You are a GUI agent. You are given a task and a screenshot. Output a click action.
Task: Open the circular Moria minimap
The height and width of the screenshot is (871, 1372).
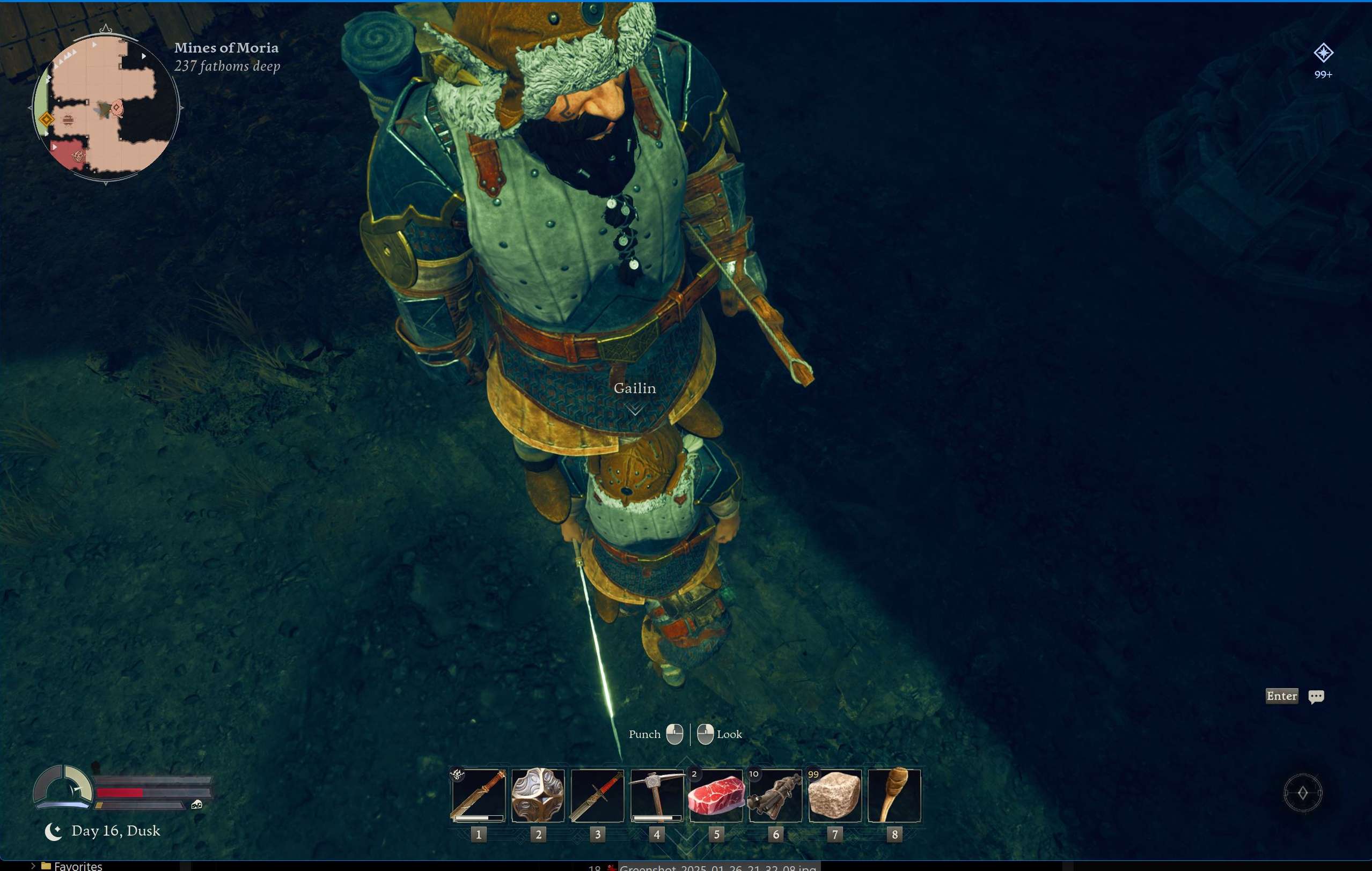click(x=105, y=107)
